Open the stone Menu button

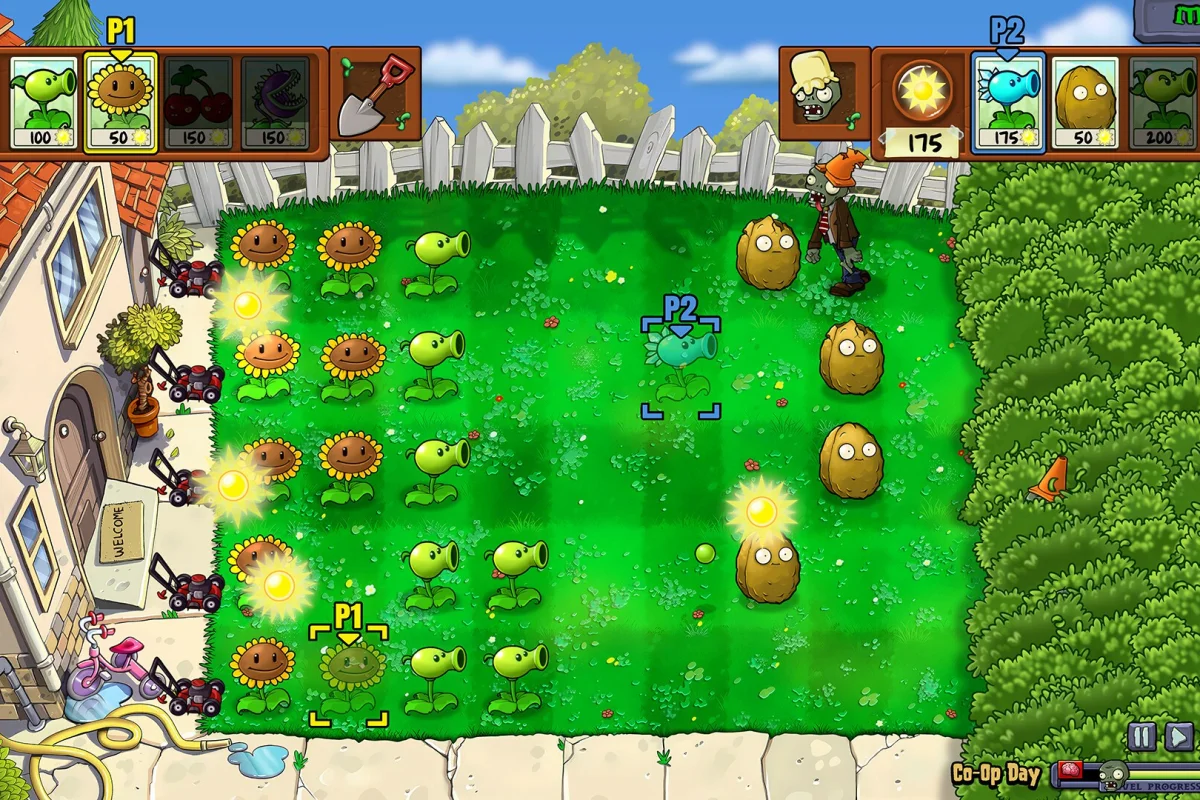(x=1168, y=18)
